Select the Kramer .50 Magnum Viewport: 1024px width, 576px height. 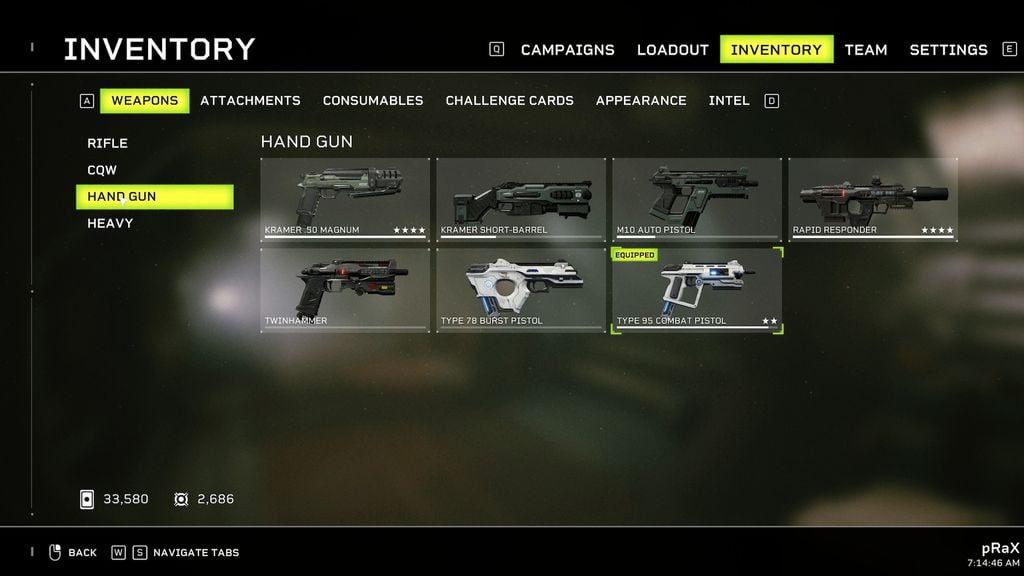coord(345,199)
